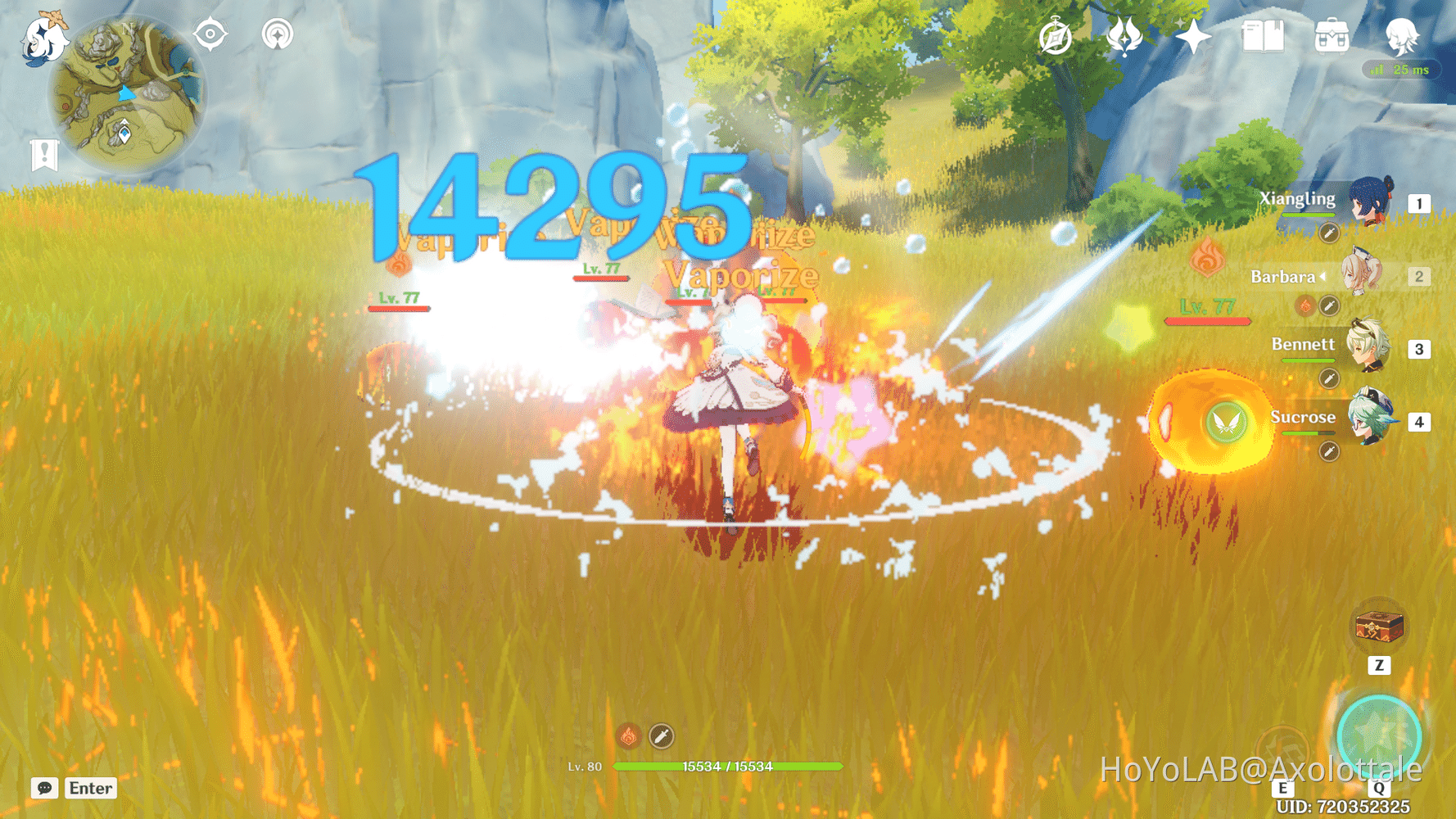Viewport: 1456px width, 819px height.
Task: Open the Battle Pass star icon
Action: point(1192,35)
